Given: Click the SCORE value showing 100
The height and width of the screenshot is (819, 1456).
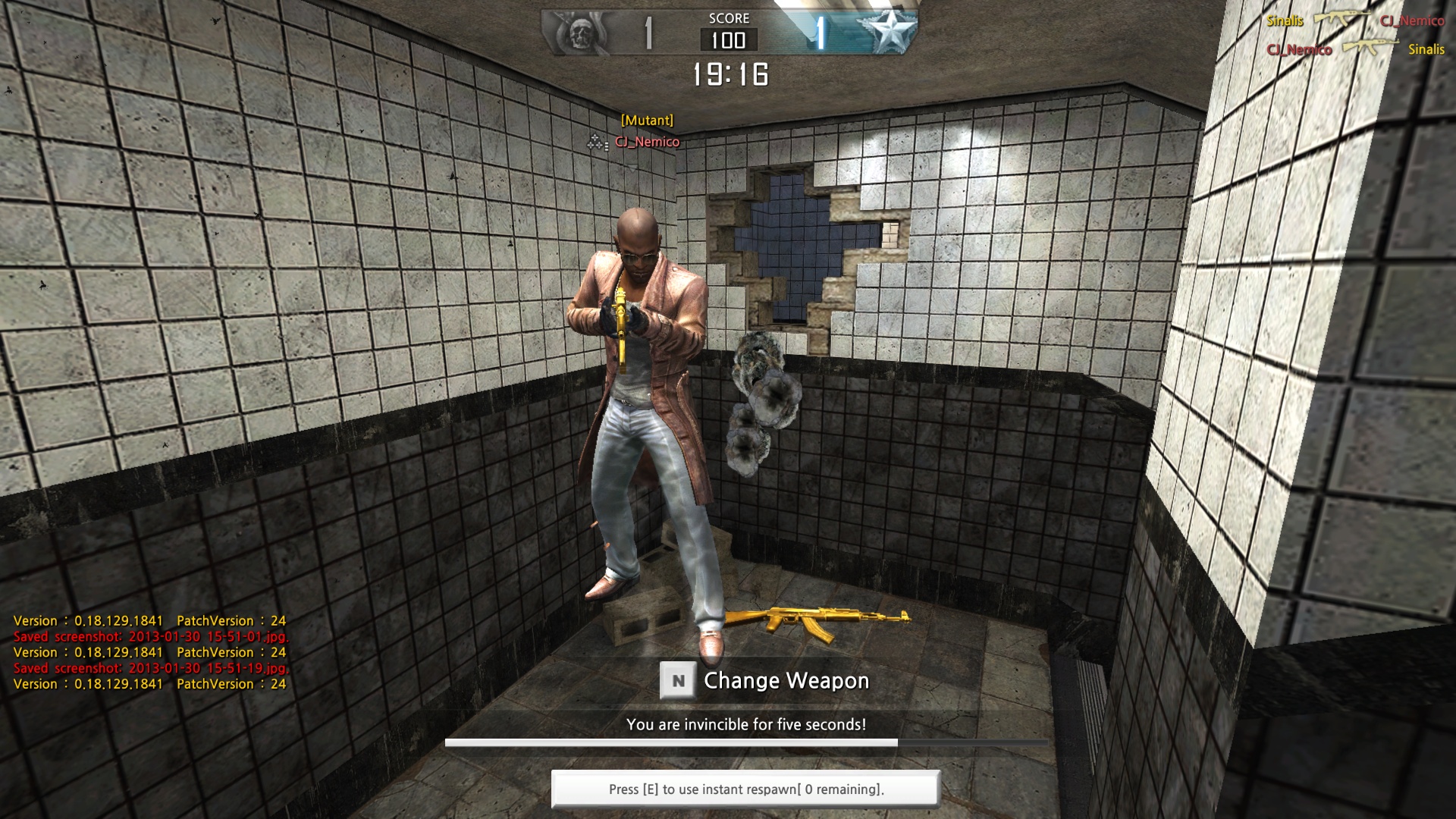Looking at the screenshot, I should [x=729, y=42].
